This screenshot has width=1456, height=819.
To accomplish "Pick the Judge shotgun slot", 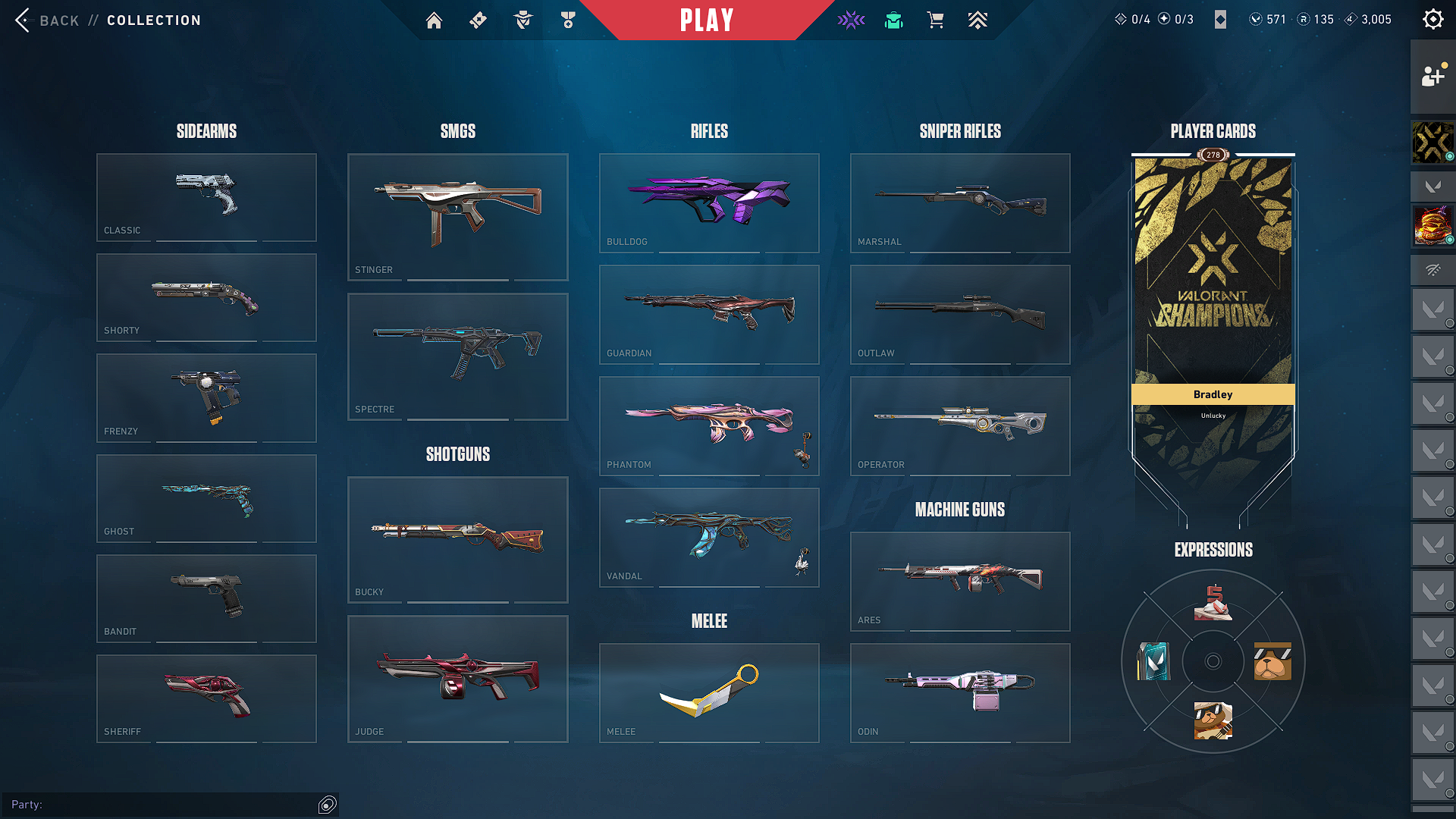I will (x=457, y=679).
